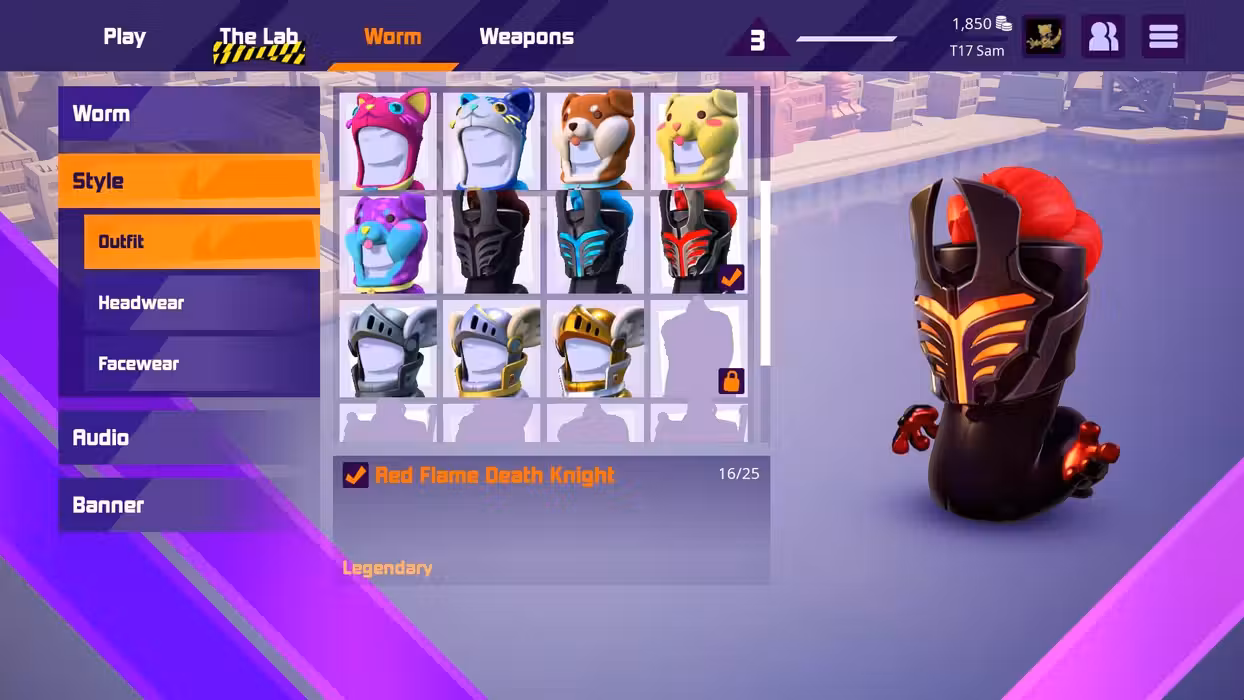Open the Worm category in sidebar
Image resolution: width=1244 pixels, height=700 pixels.
tap(188, 114)
